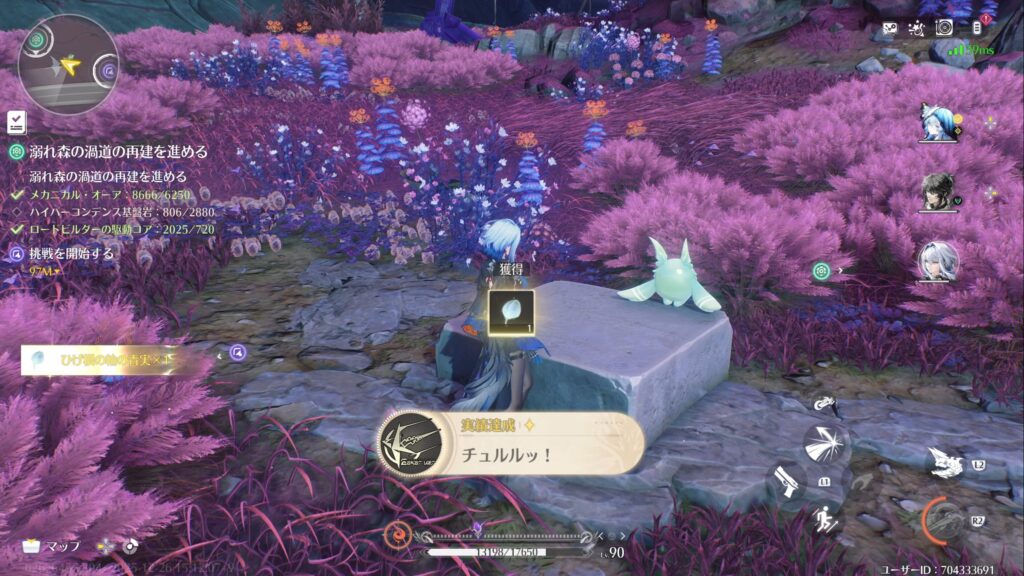
Task: Summon the motorcycle vehicle icon
Action: tap(822, 404)
